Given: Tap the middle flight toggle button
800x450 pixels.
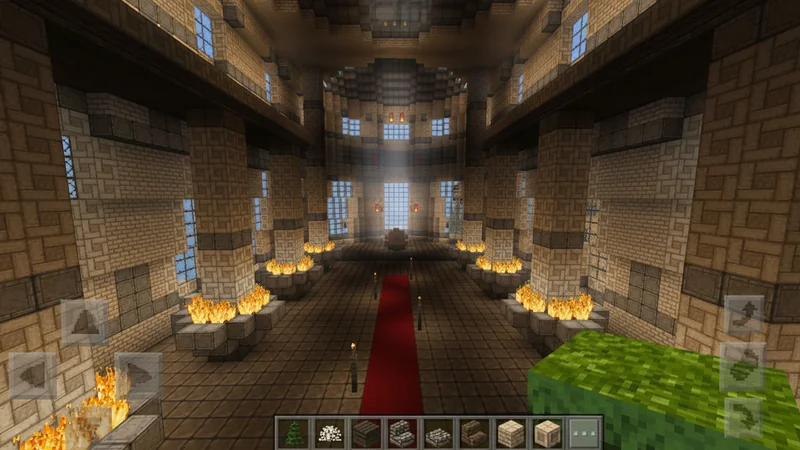Looking at the screenshot, I should pos(744,367).
